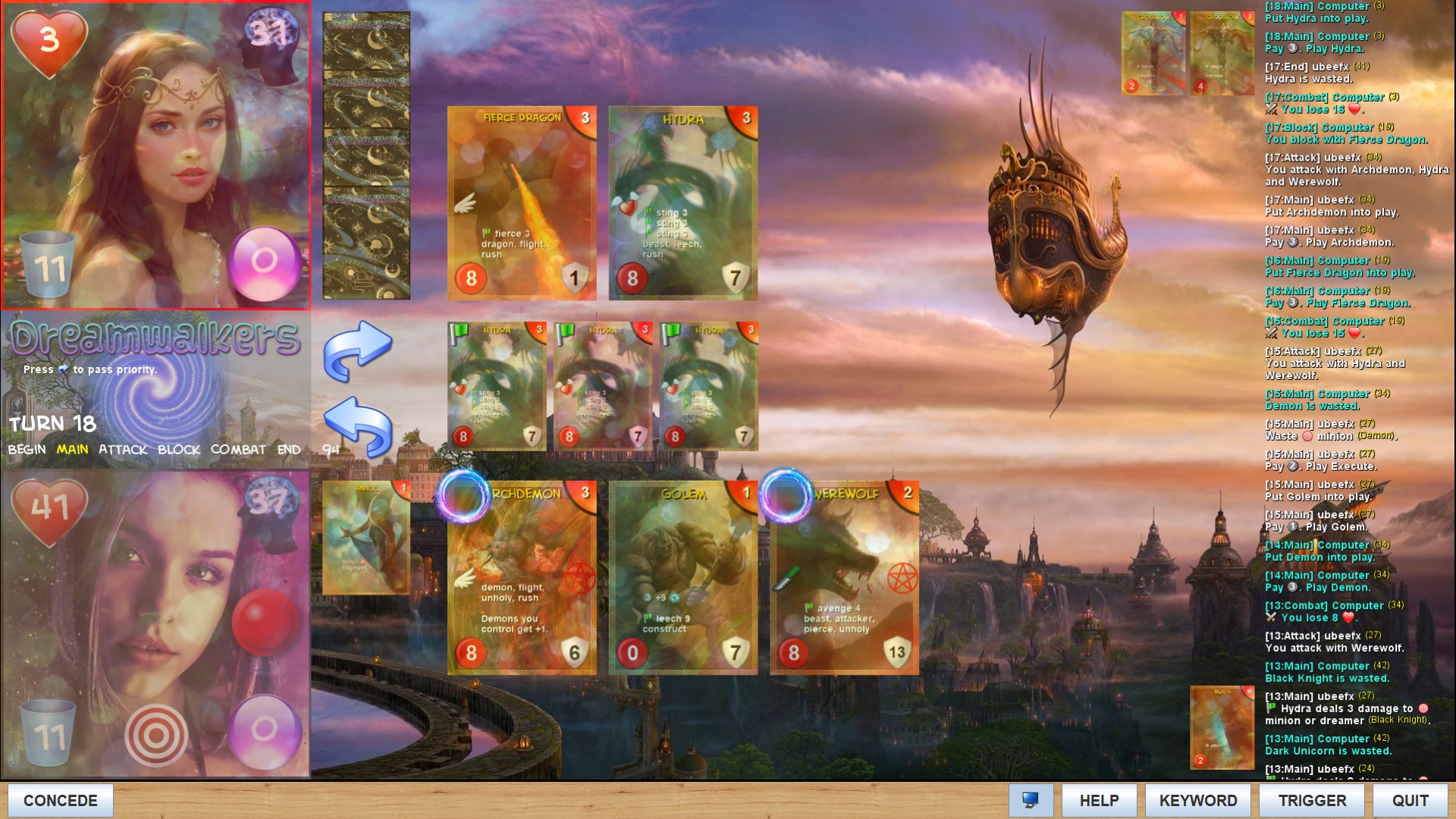This screenshot has height=819, width=1456.
Task: Click the red orb on your portrait
Action: [265, 622]
